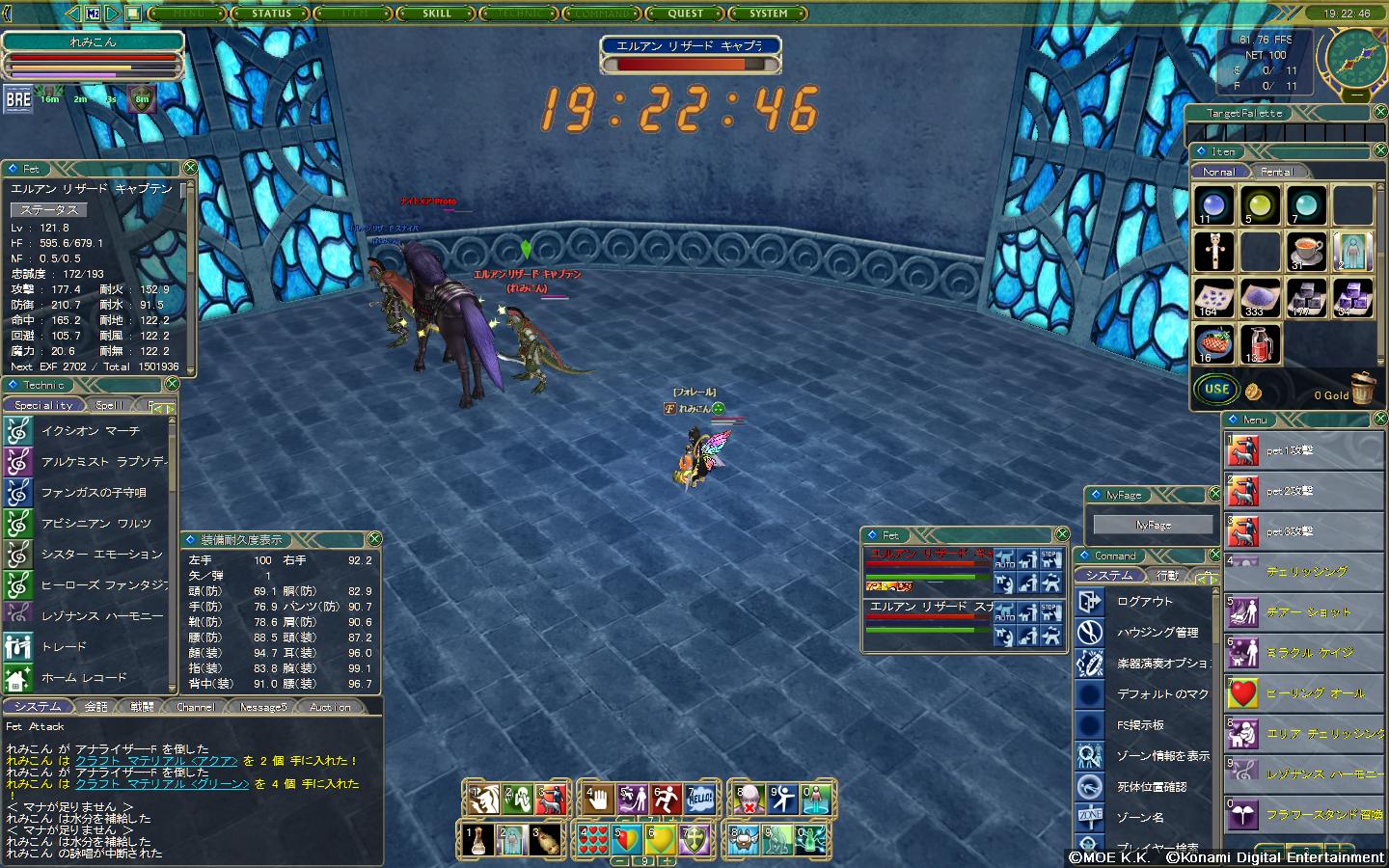Select the トレード technique entry
This screenshot has height=868, width=1389.
point(64,647)
